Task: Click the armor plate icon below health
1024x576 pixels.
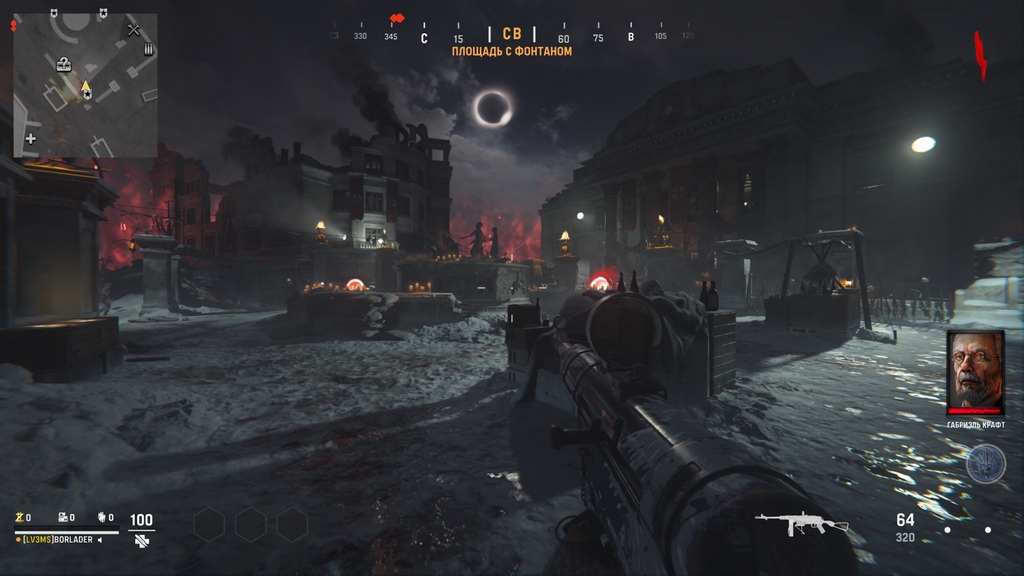Action: pyautogui.click(x=142, y=540)
